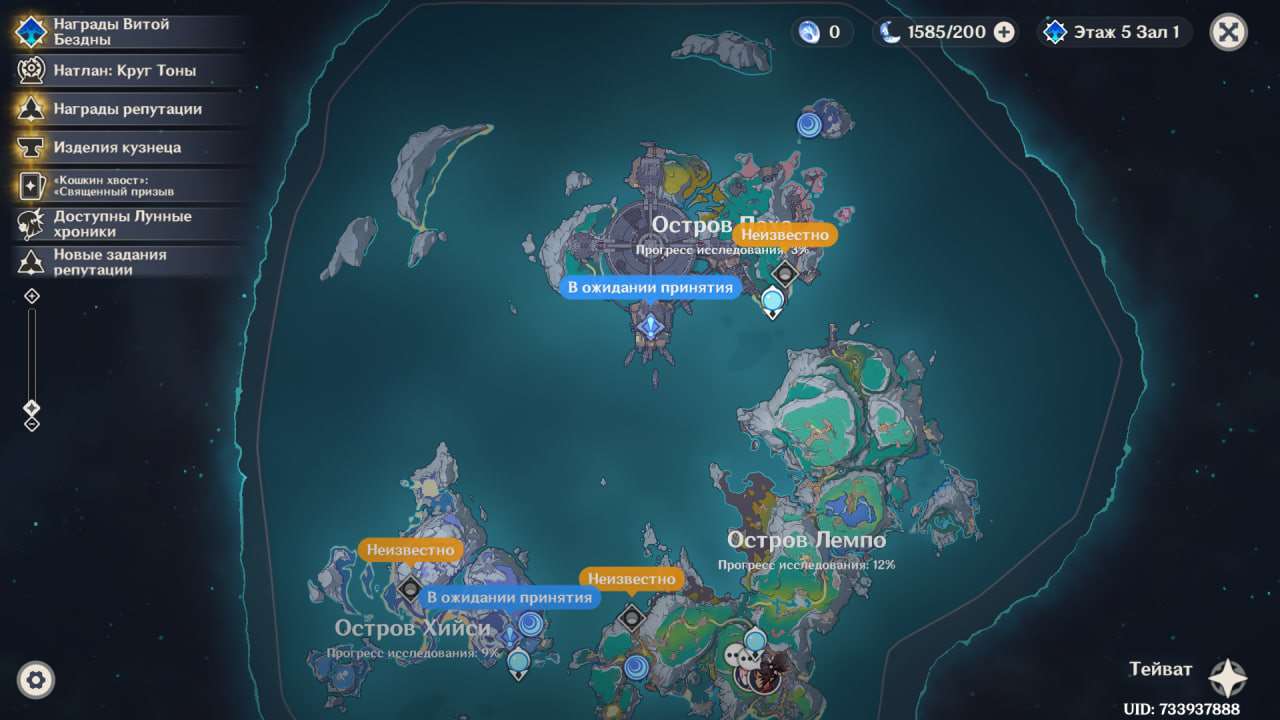
Task: Close the map with the X button
Action: [1228, 32]
